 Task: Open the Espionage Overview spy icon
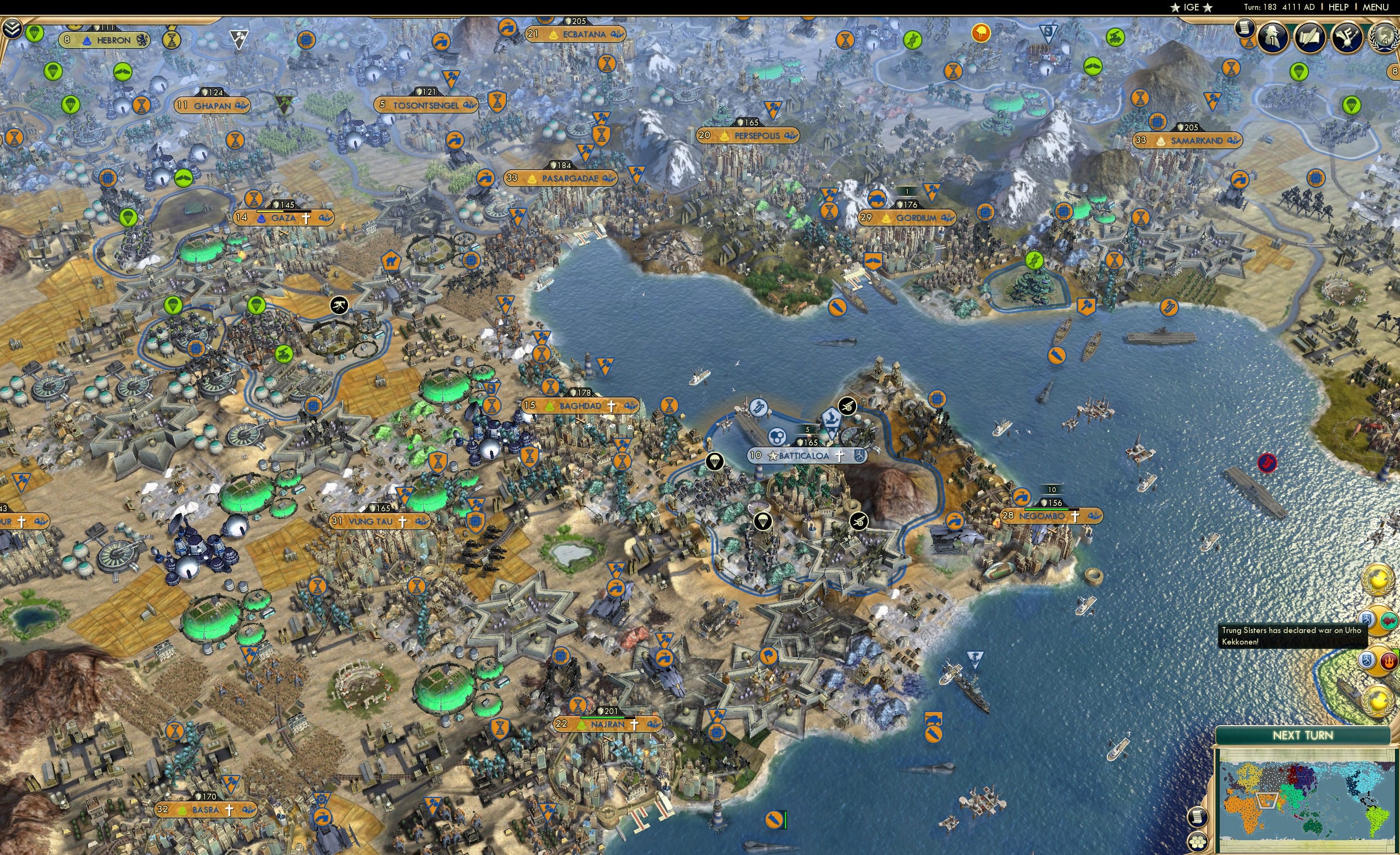click(x=1272, y=36)
